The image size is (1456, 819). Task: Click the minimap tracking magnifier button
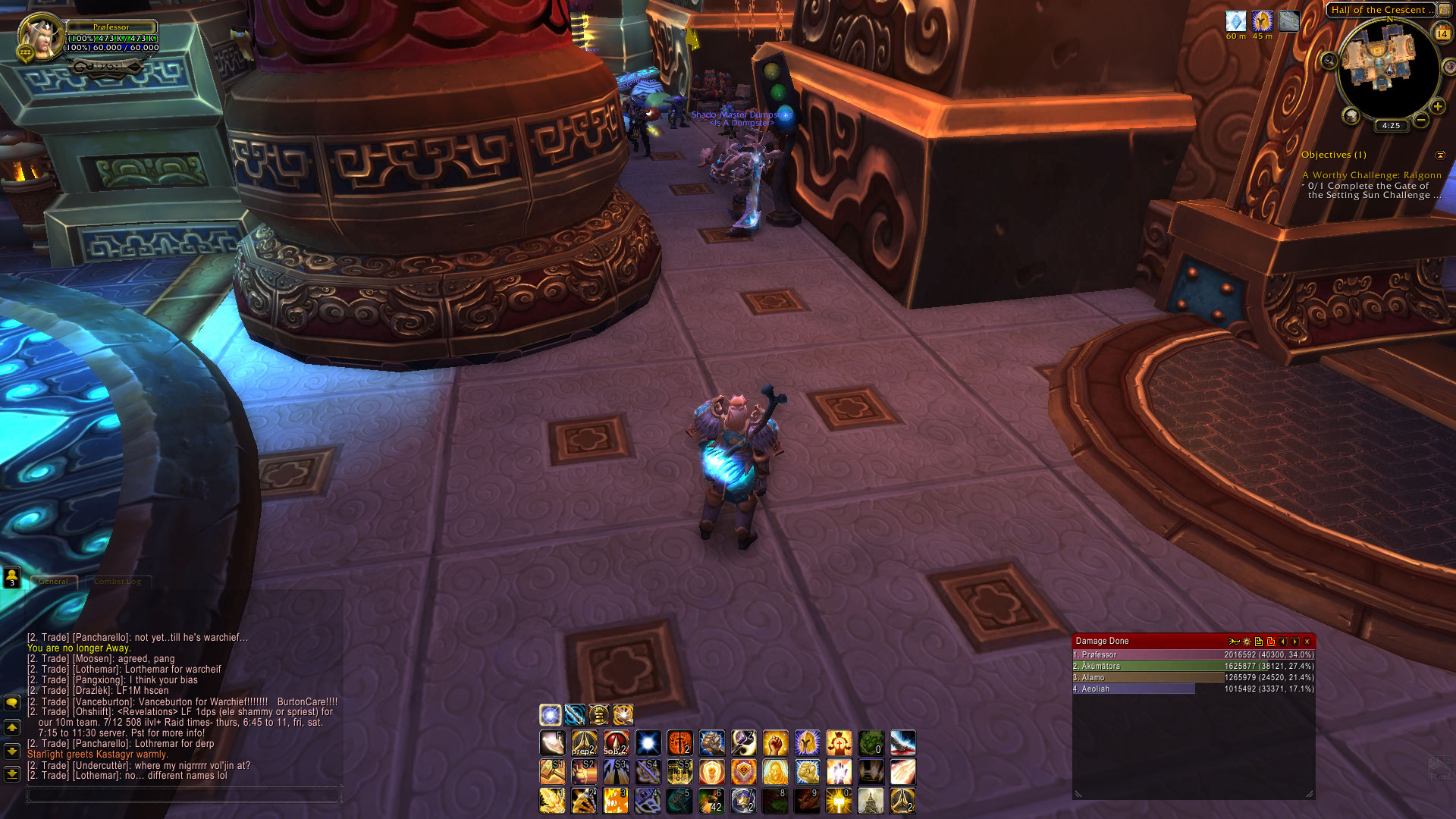coord(1329,61)
